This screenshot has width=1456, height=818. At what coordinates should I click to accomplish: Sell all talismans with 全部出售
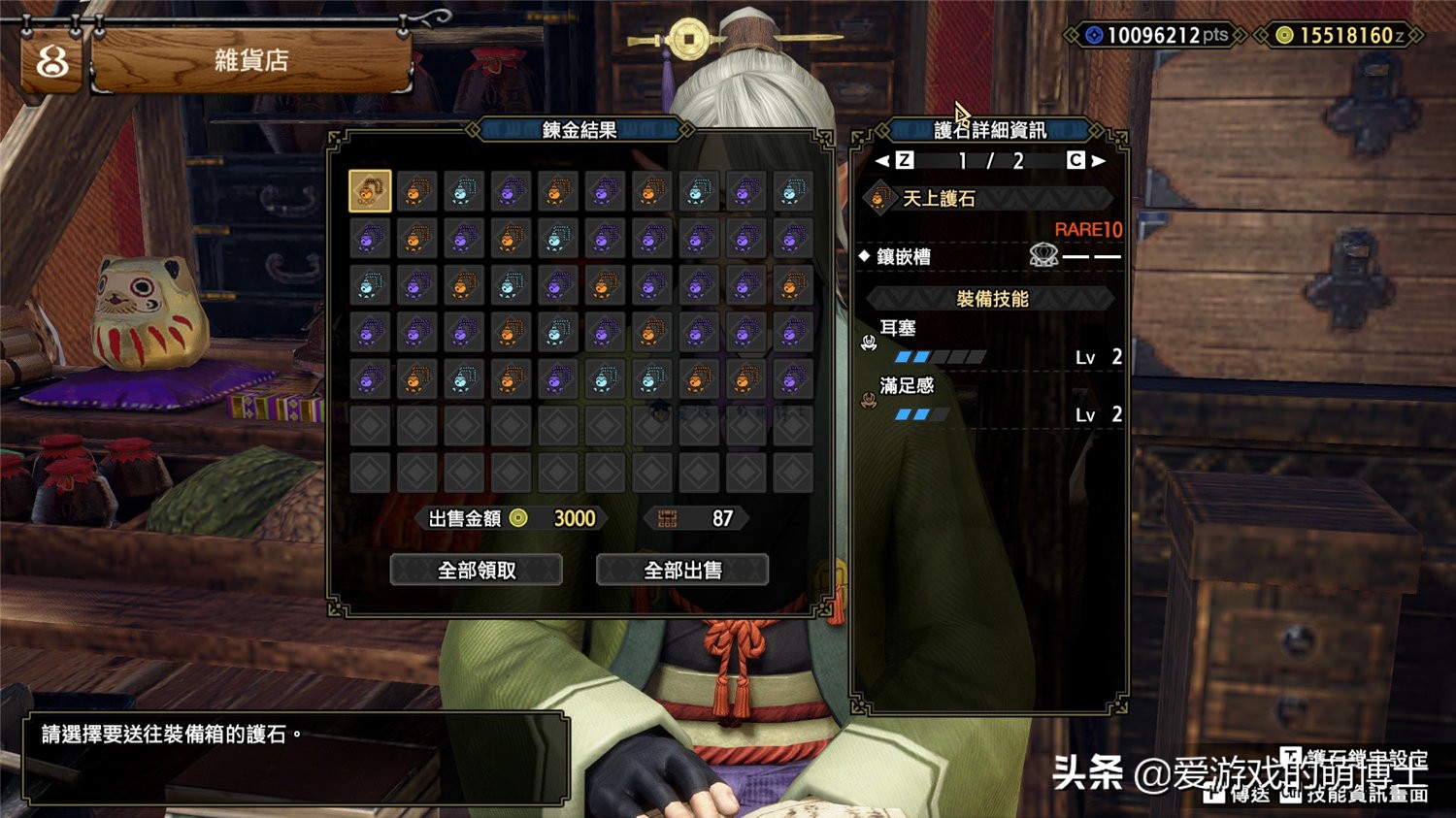point(682,570)
